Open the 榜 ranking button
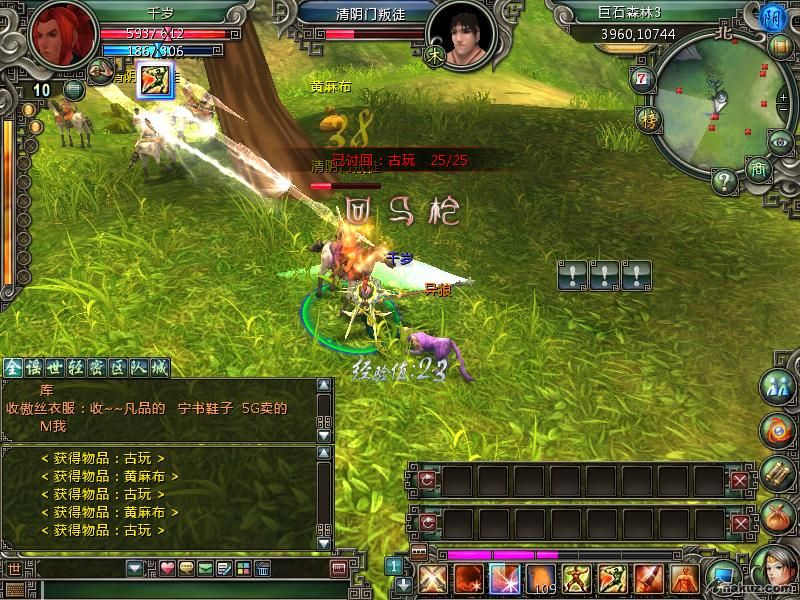This screenshot has height=600, width=800. pyautogui.click(x=646, y=120)
